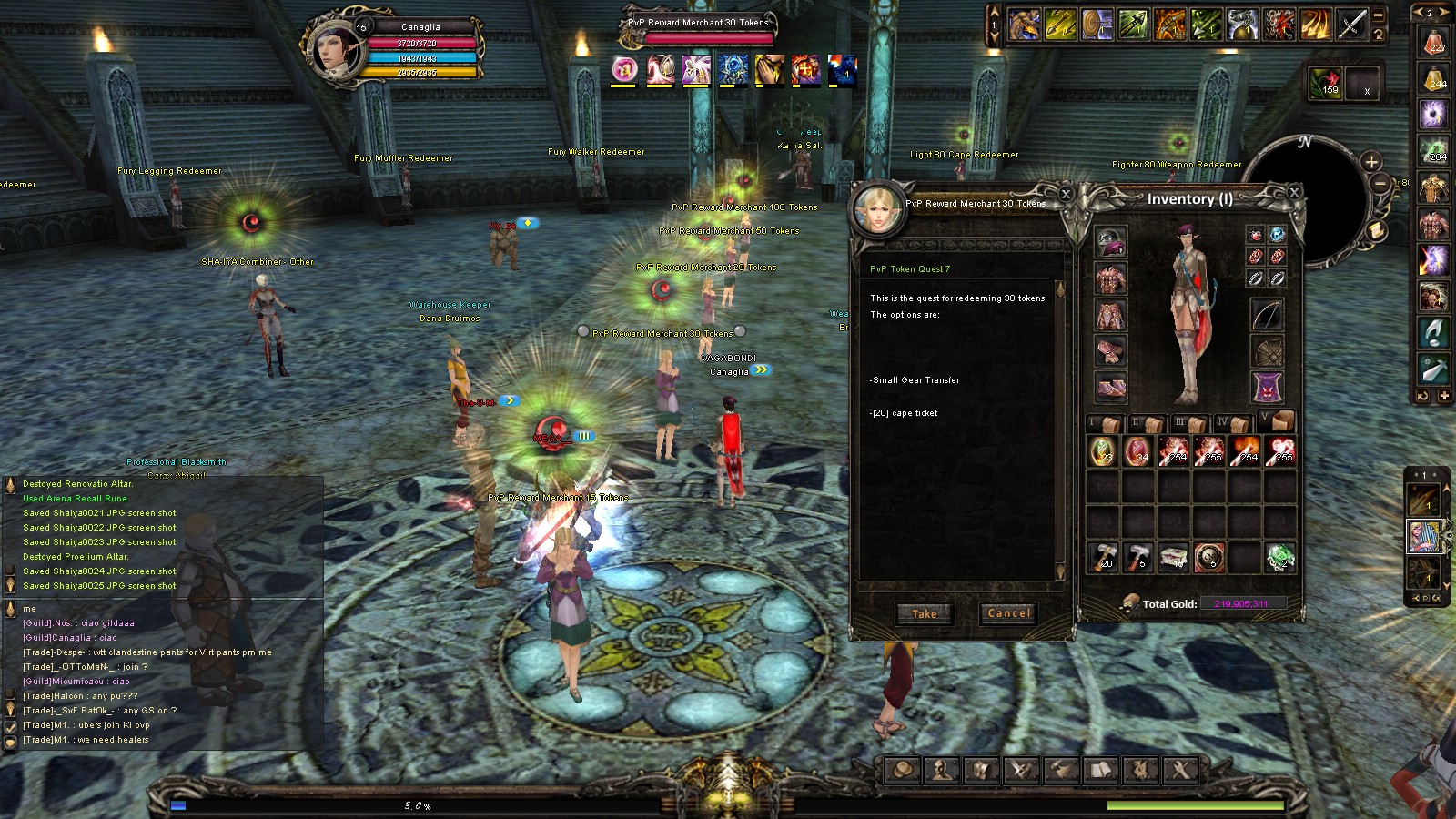
Task: Select the green gem inventory item
Action: click(x=1279, y=556)
